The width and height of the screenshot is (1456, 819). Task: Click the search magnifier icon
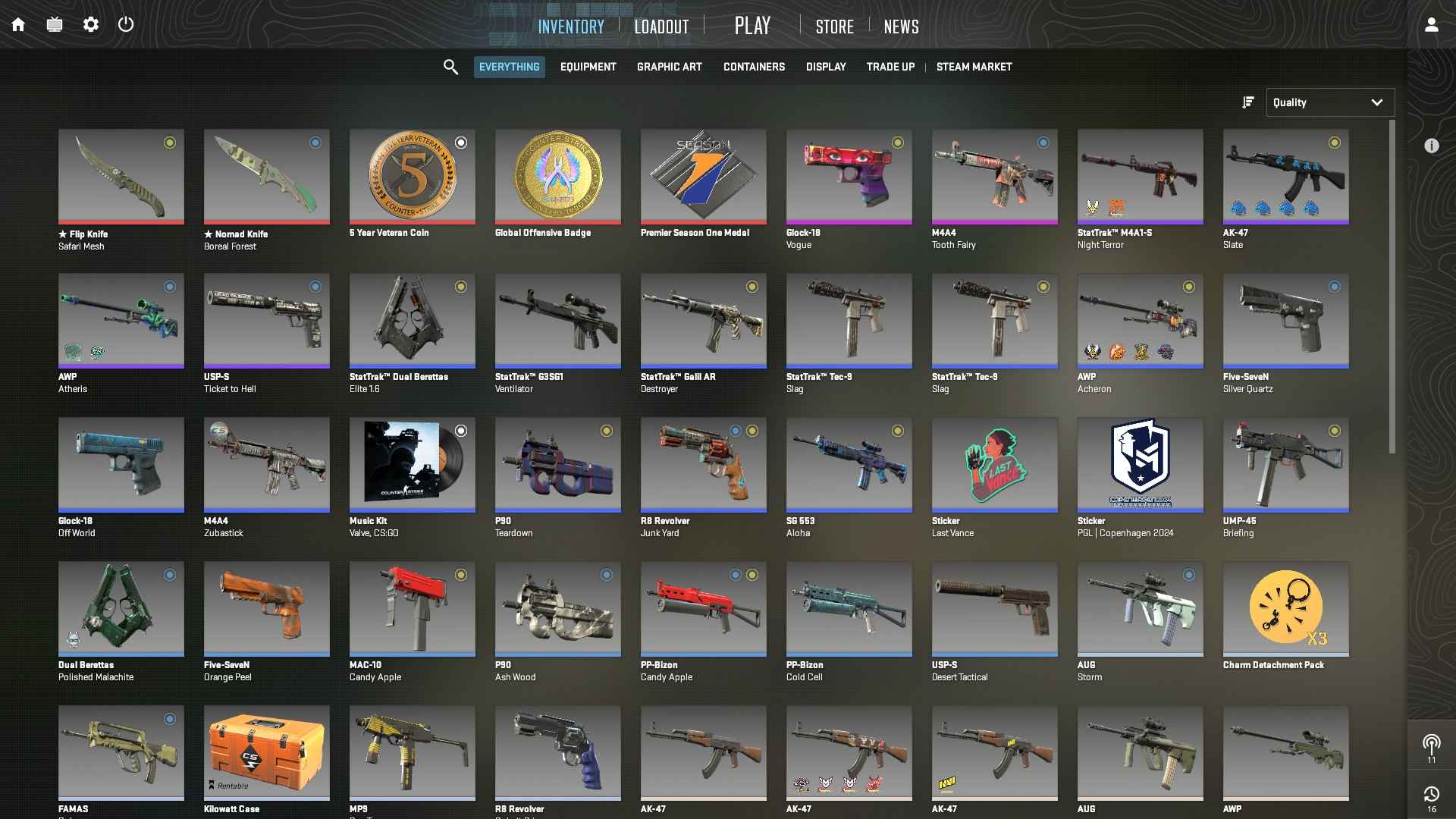[x=450, y=67]
